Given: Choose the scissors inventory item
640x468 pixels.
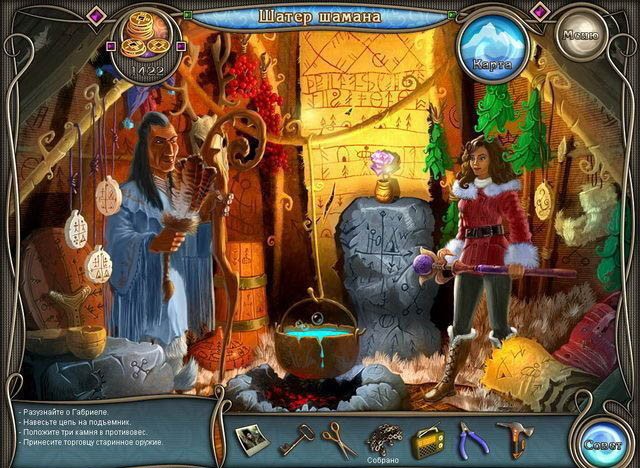Looking at the screenshot, I should [x=340, y=438].
